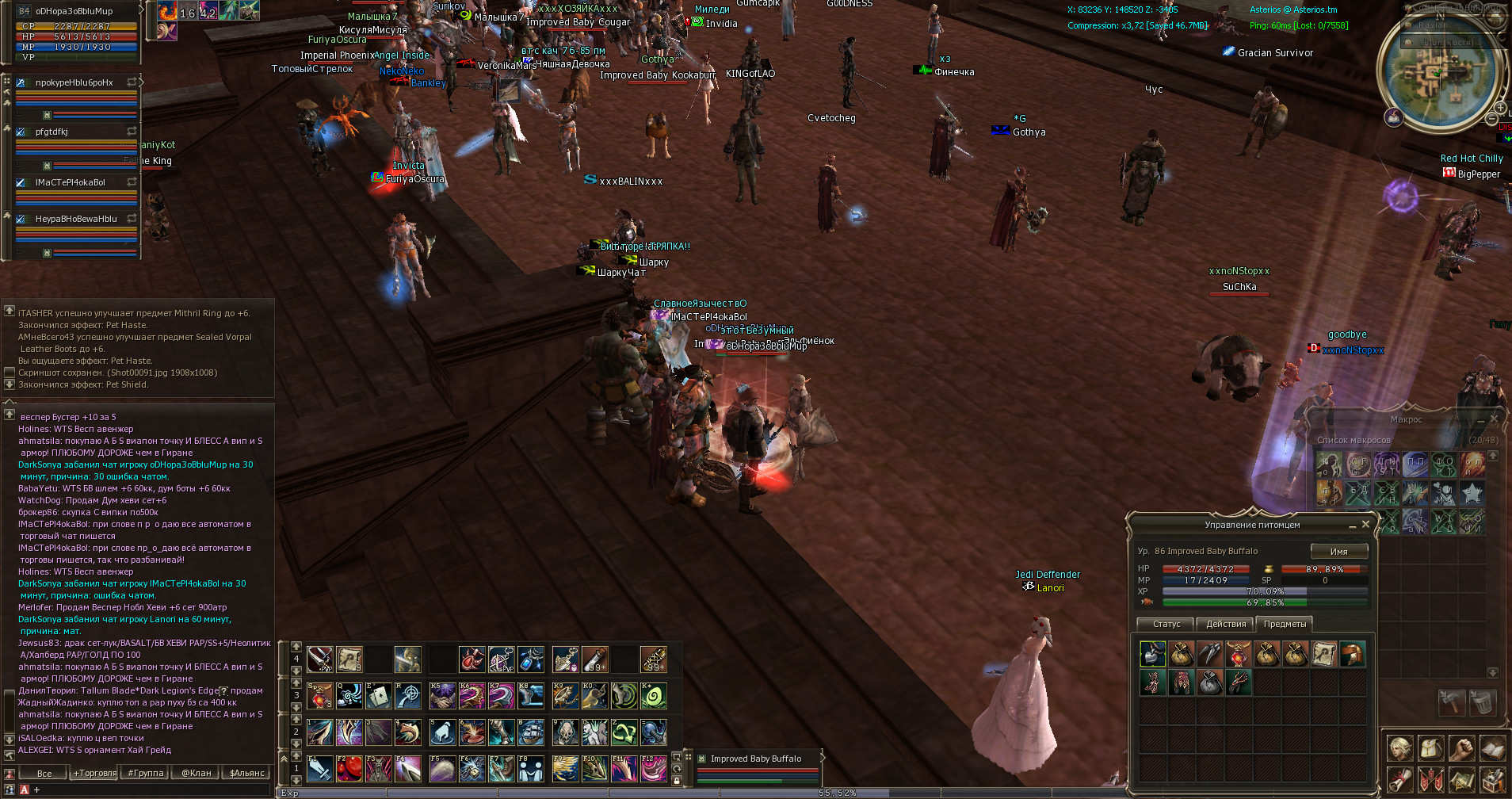
Task: Use the F1 sword skill slot
Action: [x=319, y=768]
